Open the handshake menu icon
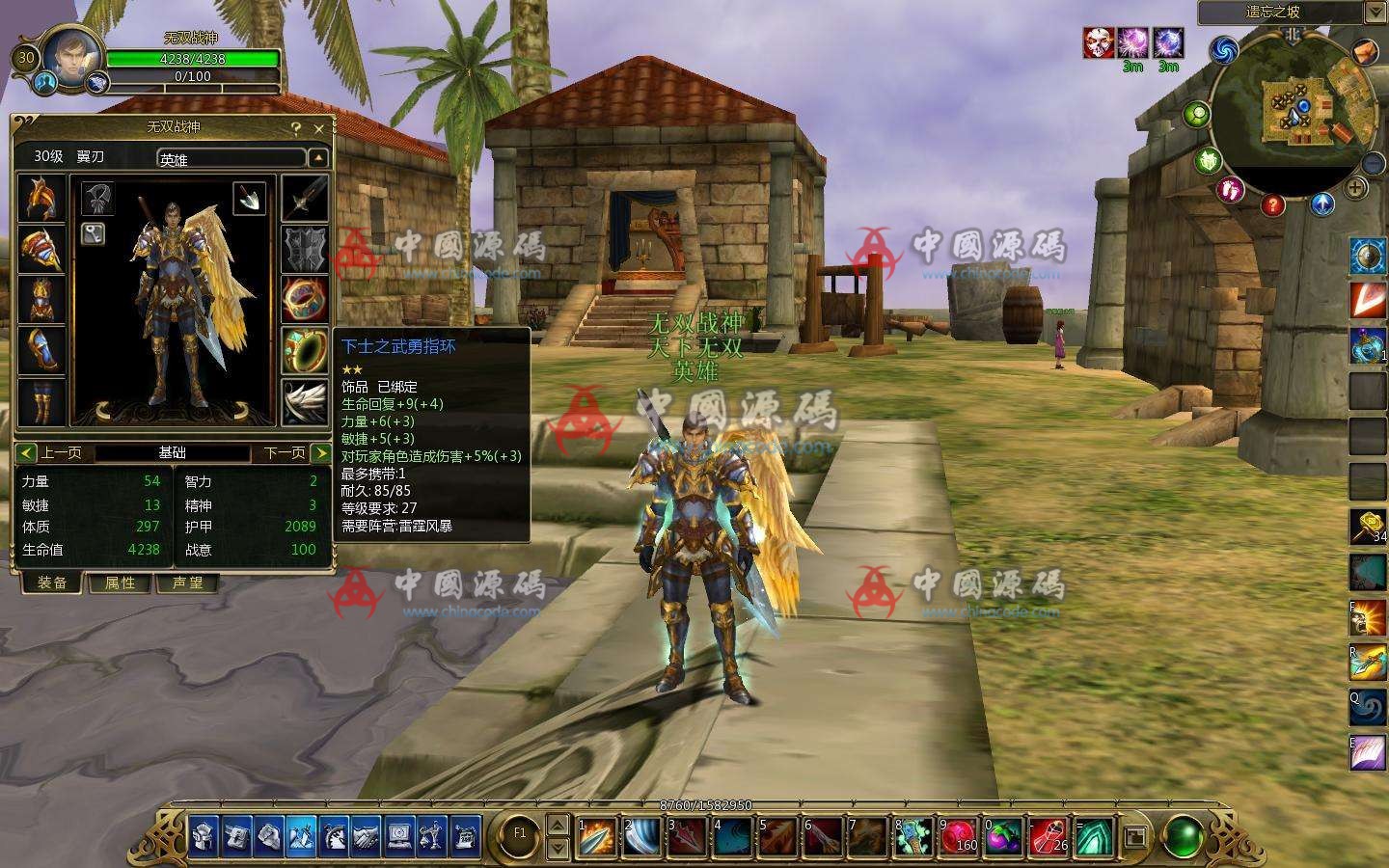This screenshot has height=868, width=1389. click(x=367, y=836)
